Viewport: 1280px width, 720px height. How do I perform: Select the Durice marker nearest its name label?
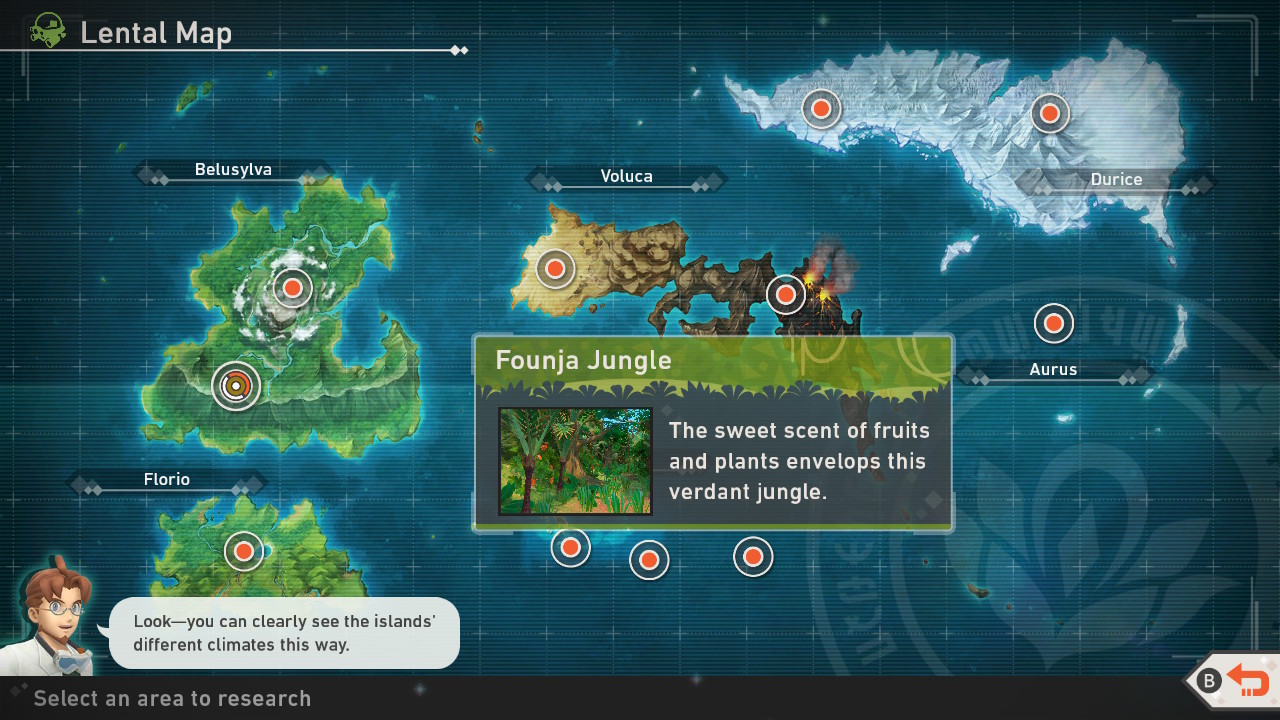pyautogui.click(x=1049, y=113)
